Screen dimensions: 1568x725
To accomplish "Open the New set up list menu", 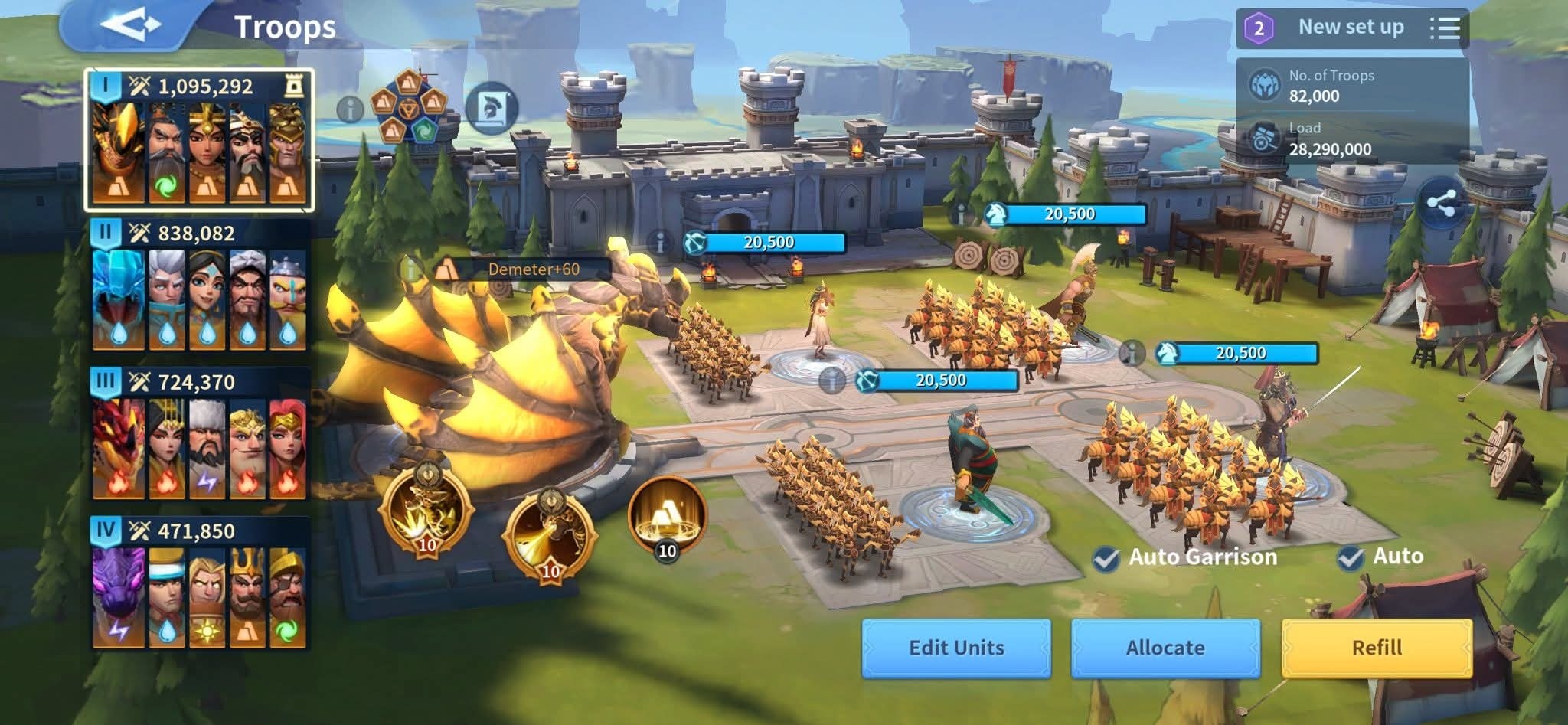I will coord(1445,28).
